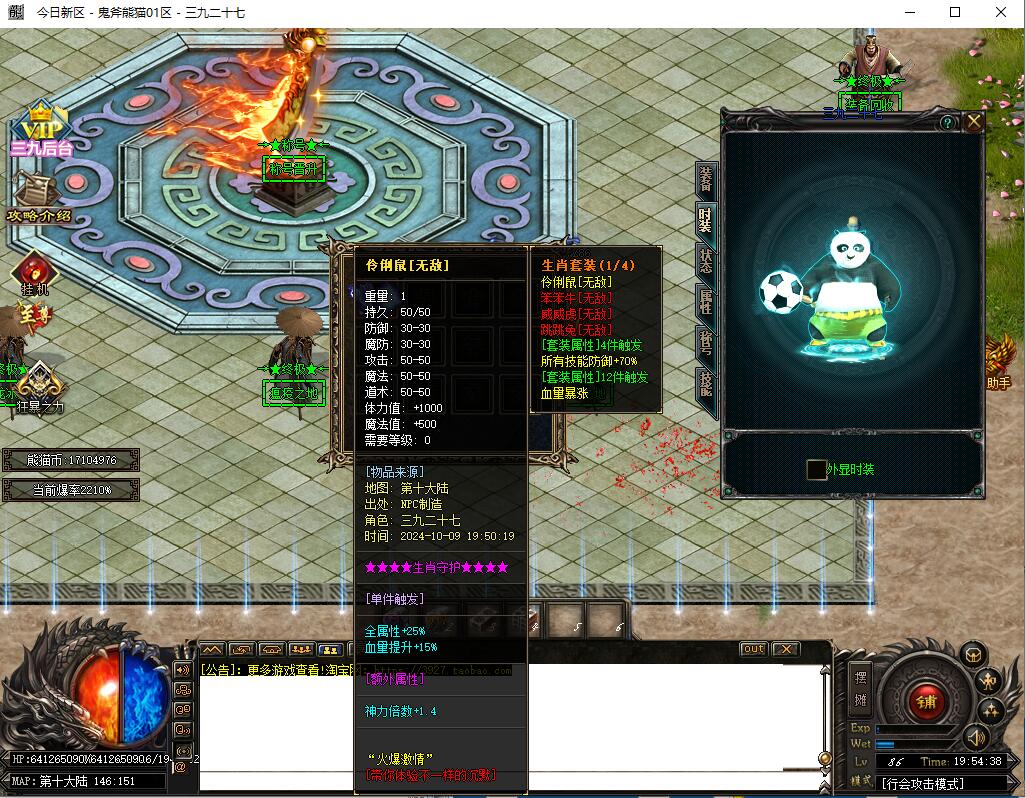This screenshot has width=1025, height=798.
Task: Toggle the 外显时装 checkbox
Action: [x=816, y=469]
